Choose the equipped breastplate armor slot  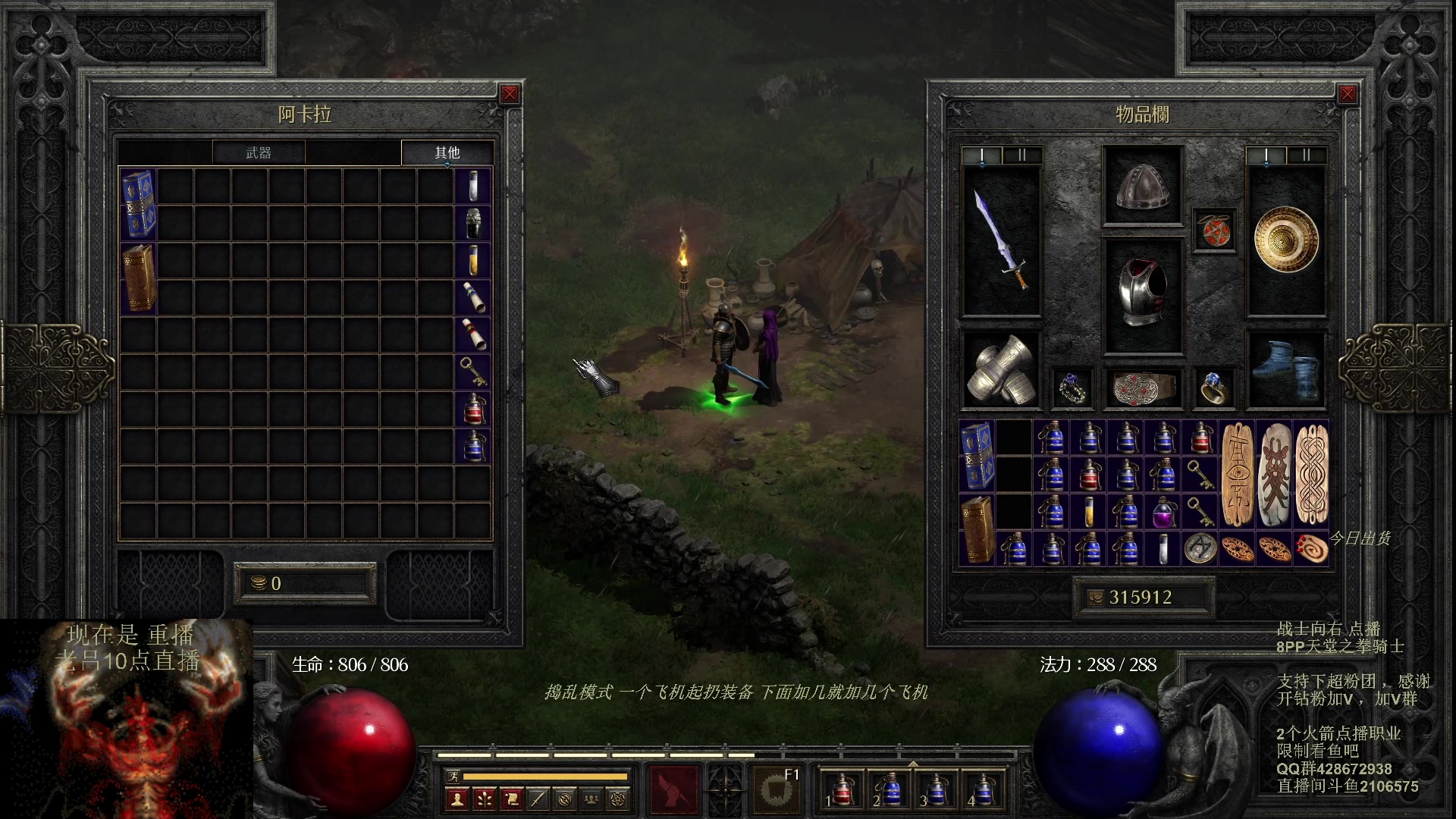pyautogui.click(x=1142, y=294)
